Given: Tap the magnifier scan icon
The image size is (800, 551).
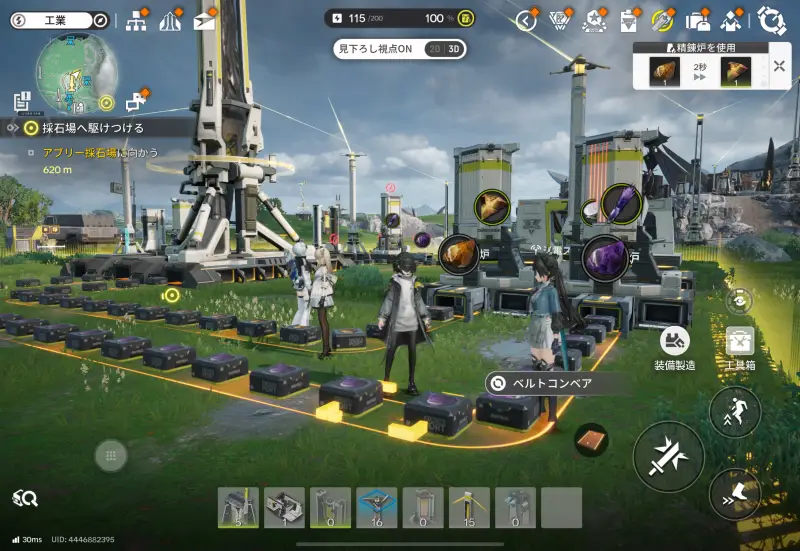Looking at the screenshot, I should coord(25,497).
